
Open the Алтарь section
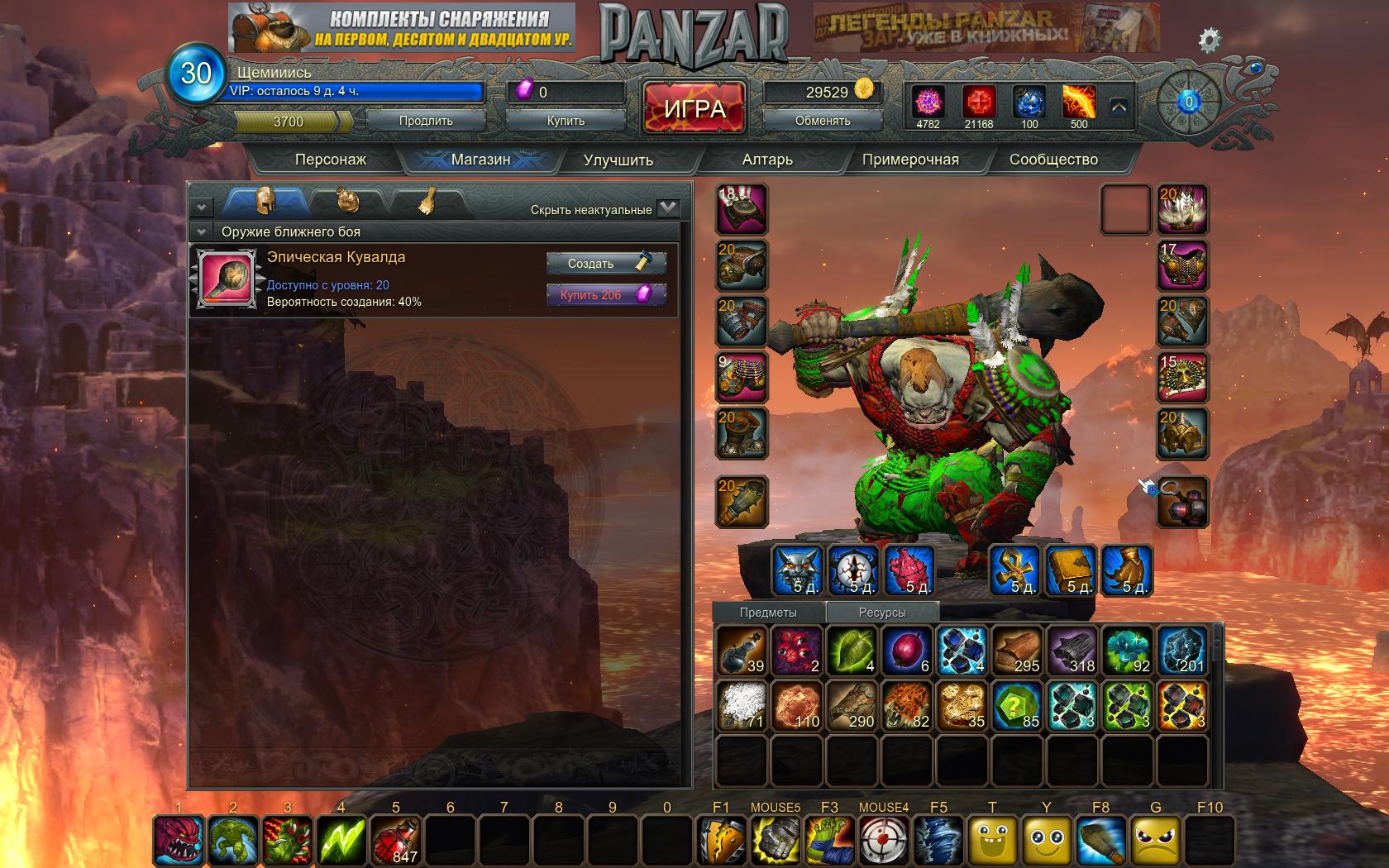(767, 160)
